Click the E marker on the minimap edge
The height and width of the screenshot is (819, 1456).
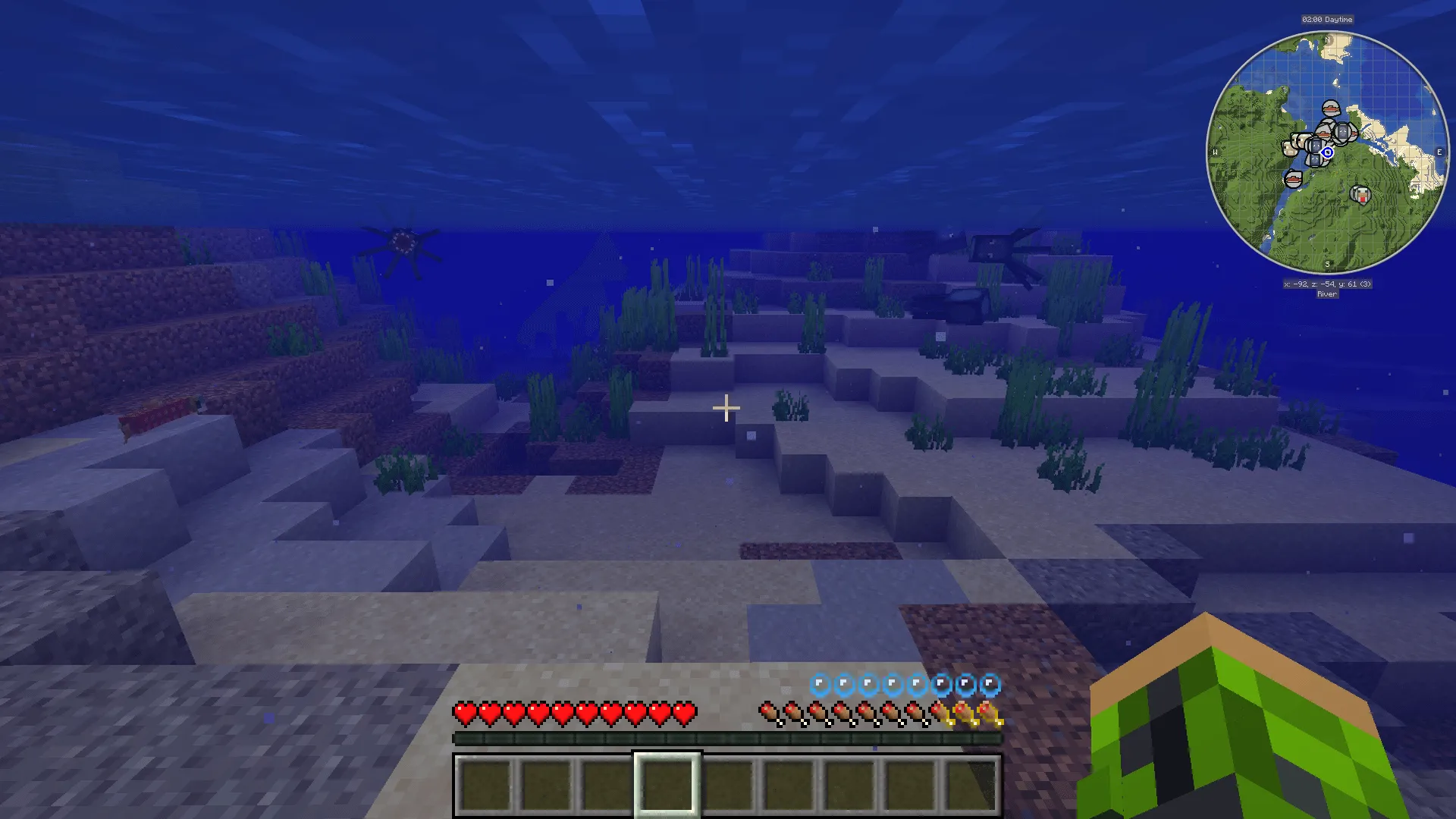(1439, 152)
